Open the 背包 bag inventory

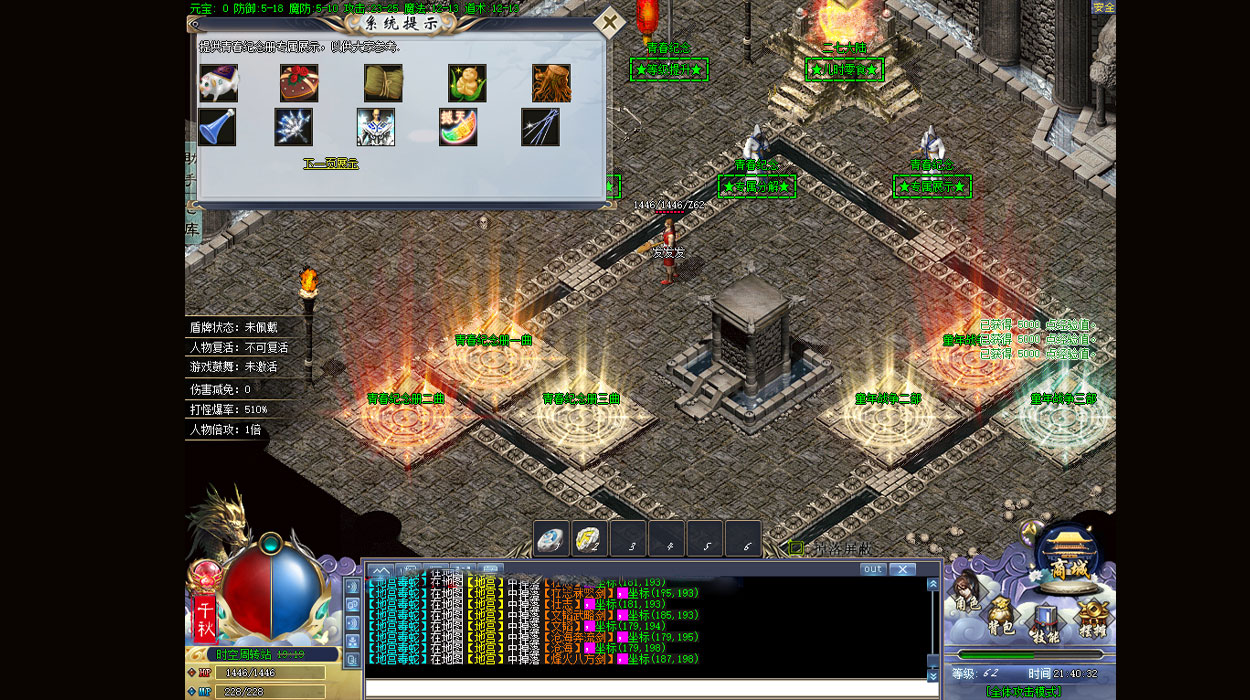coord(1002,619)
